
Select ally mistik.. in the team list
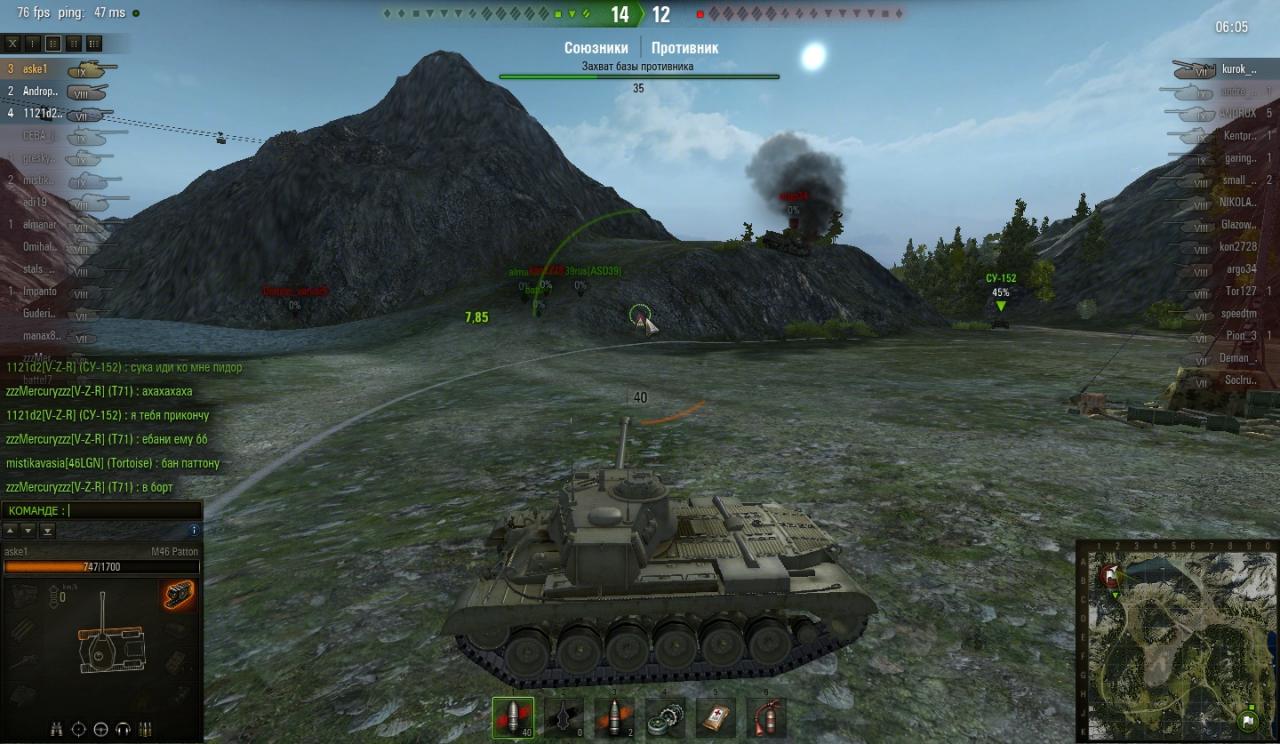(40, 180)
